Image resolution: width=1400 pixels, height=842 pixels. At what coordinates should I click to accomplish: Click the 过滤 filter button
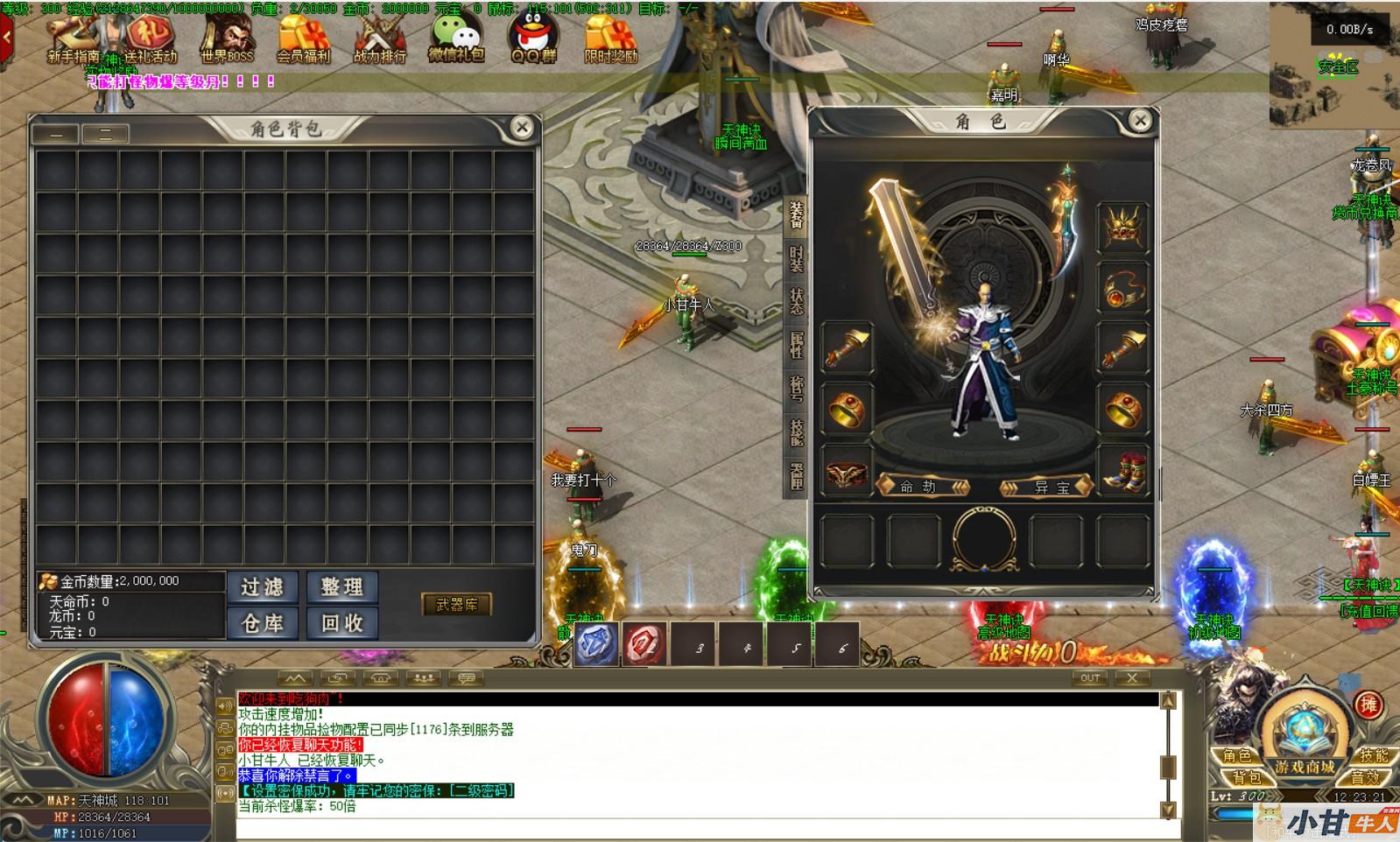pyautogui.click(x=263, y=586)
